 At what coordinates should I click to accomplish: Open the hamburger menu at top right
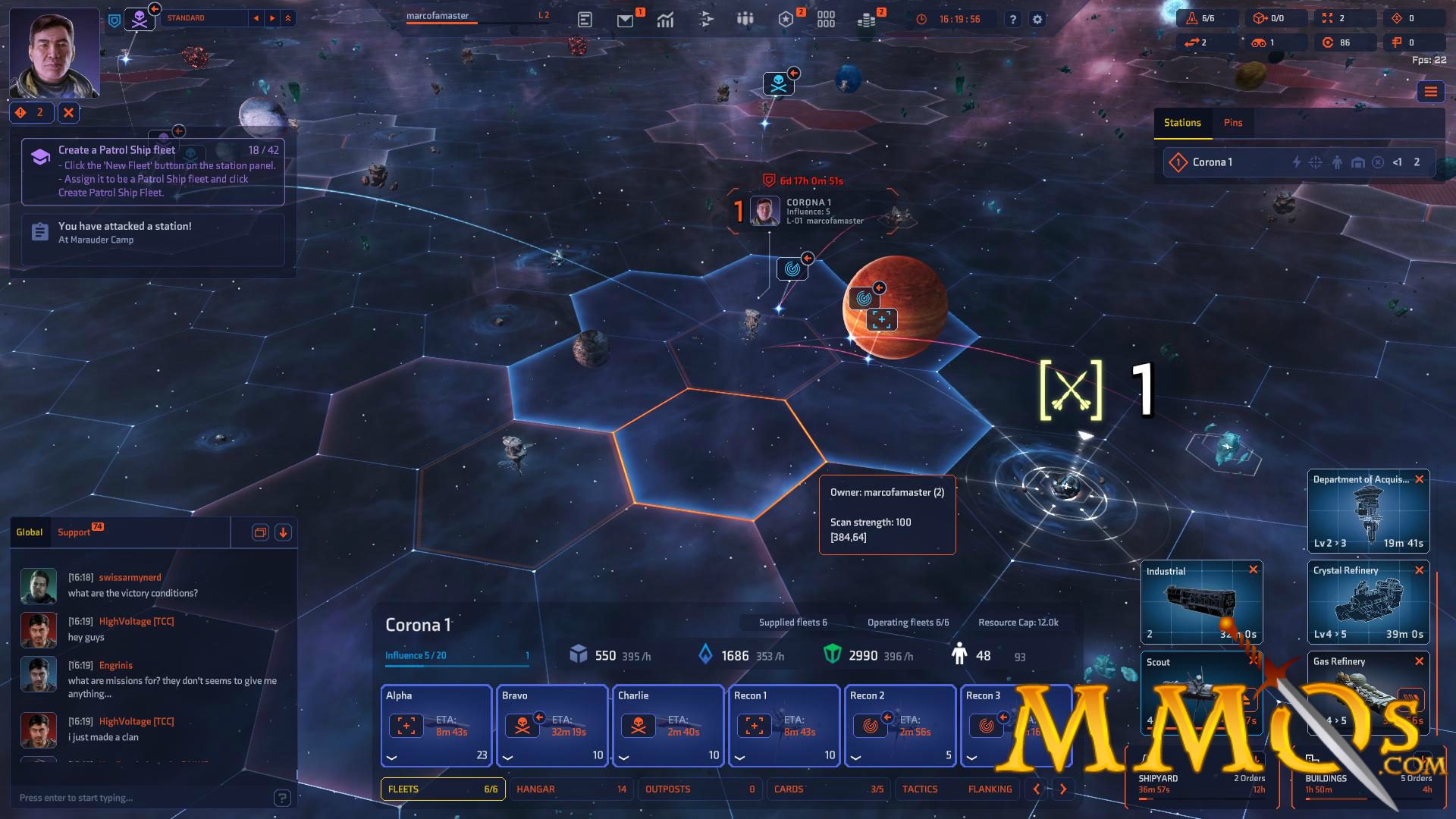point(1432,93)
